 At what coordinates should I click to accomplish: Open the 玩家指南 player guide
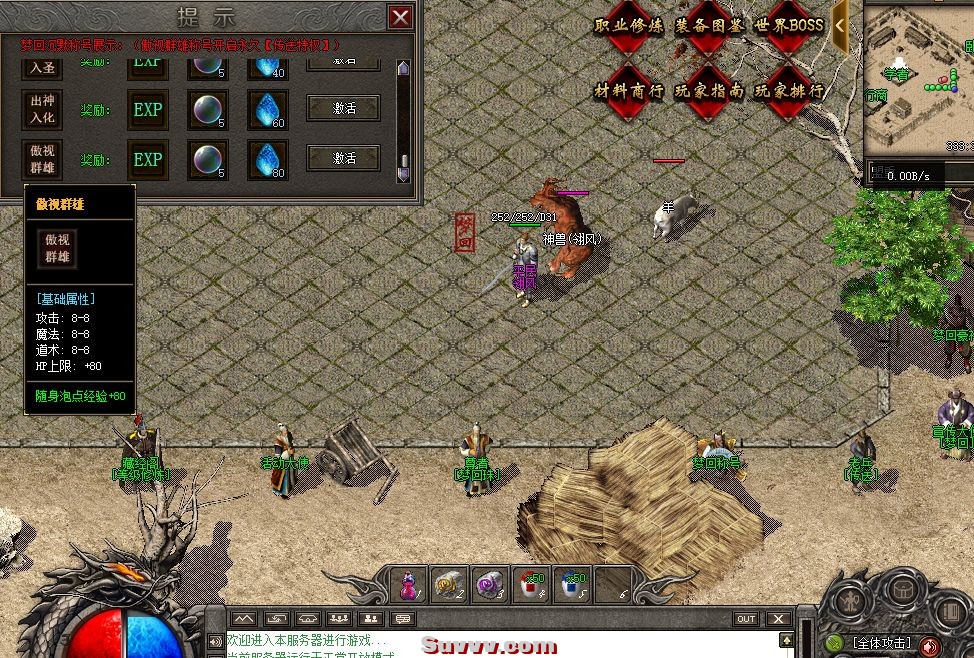click(708, 90)
